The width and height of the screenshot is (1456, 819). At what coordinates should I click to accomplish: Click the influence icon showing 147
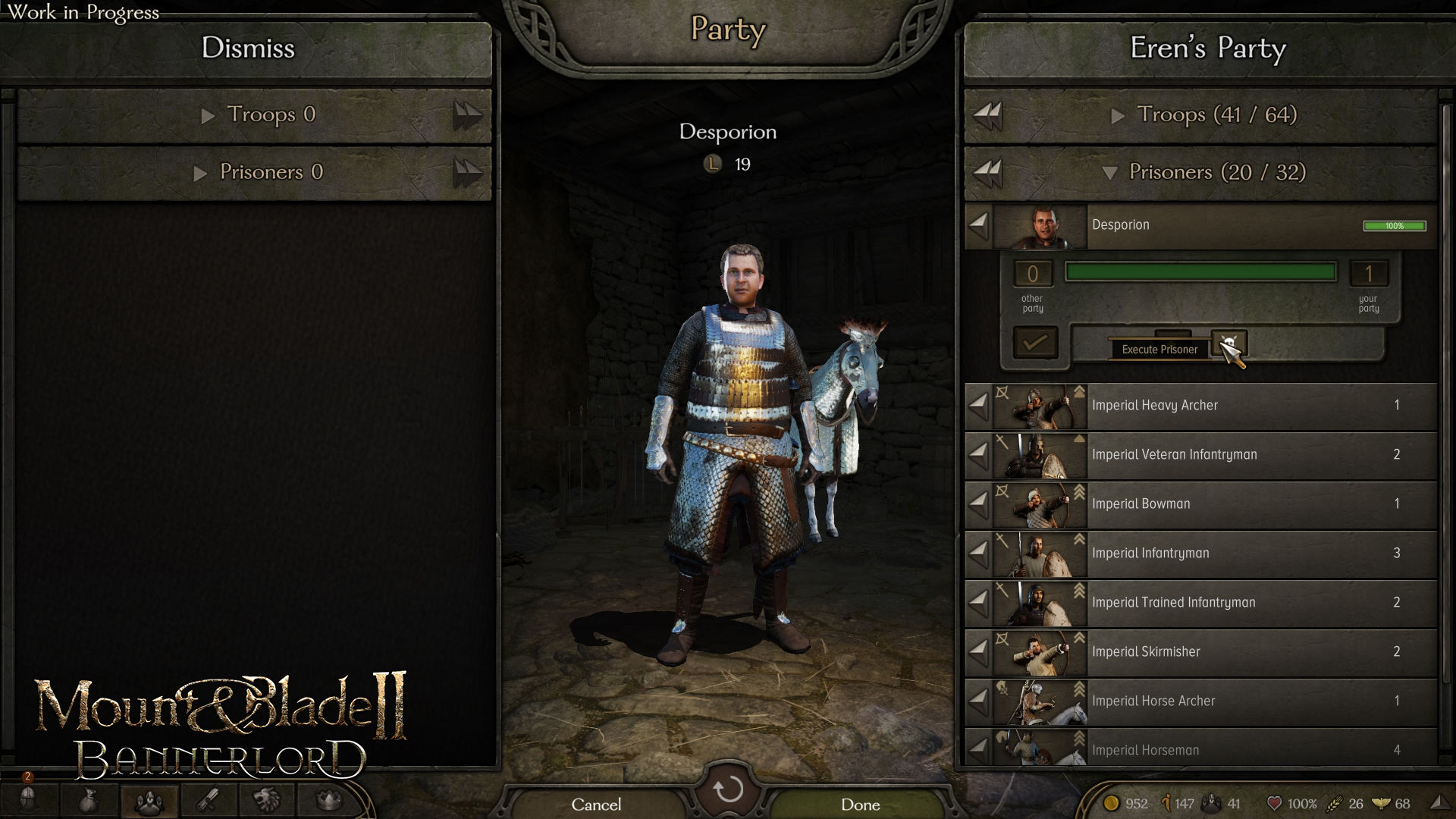tap(1166, 802)
